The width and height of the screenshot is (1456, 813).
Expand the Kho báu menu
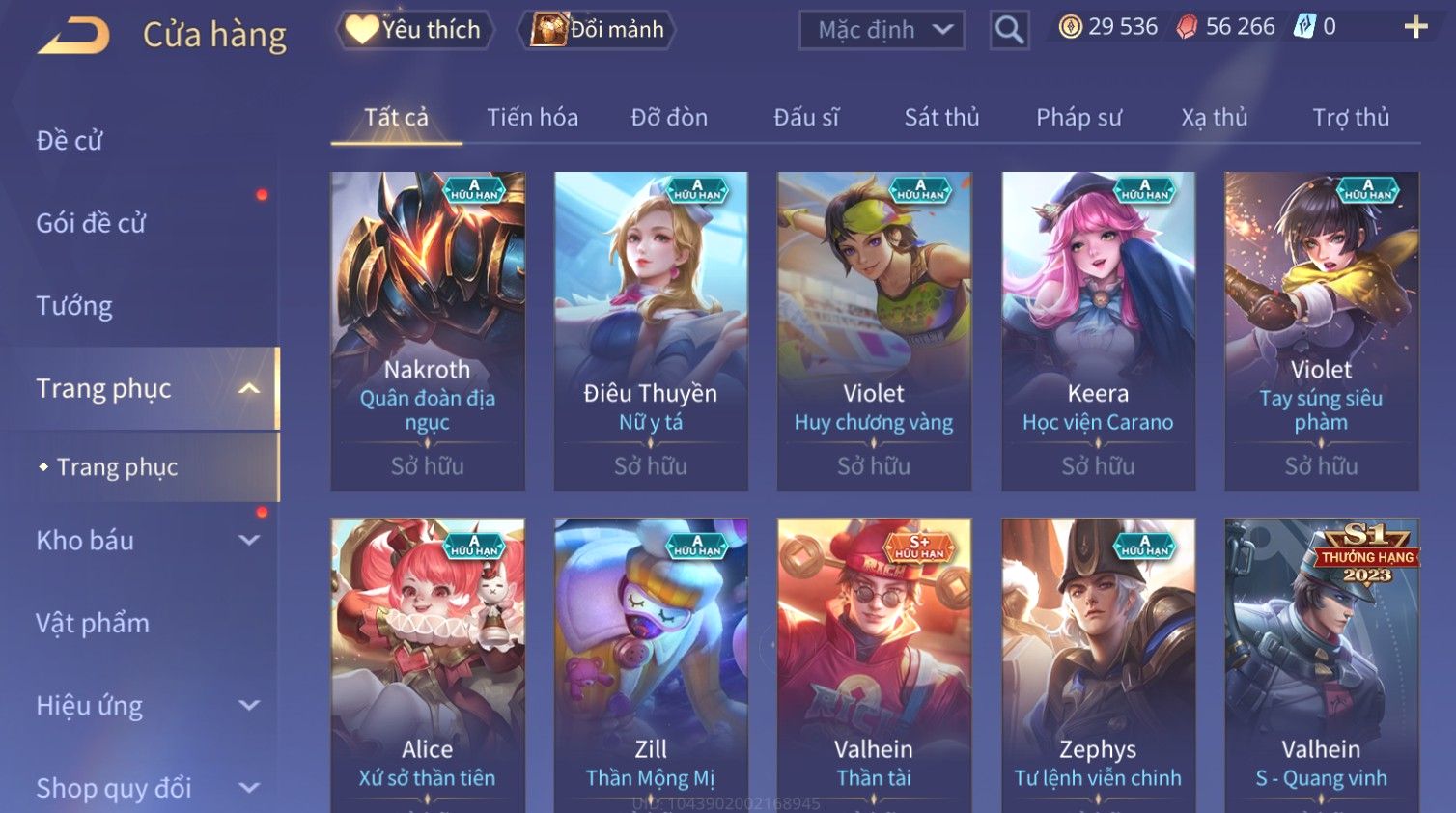pos(145,541)
